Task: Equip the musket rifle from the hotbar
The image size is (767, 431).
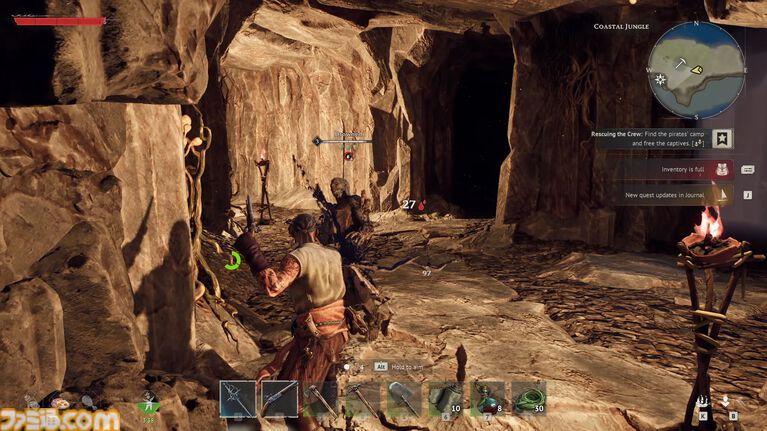Action: (x=280, y=398)
